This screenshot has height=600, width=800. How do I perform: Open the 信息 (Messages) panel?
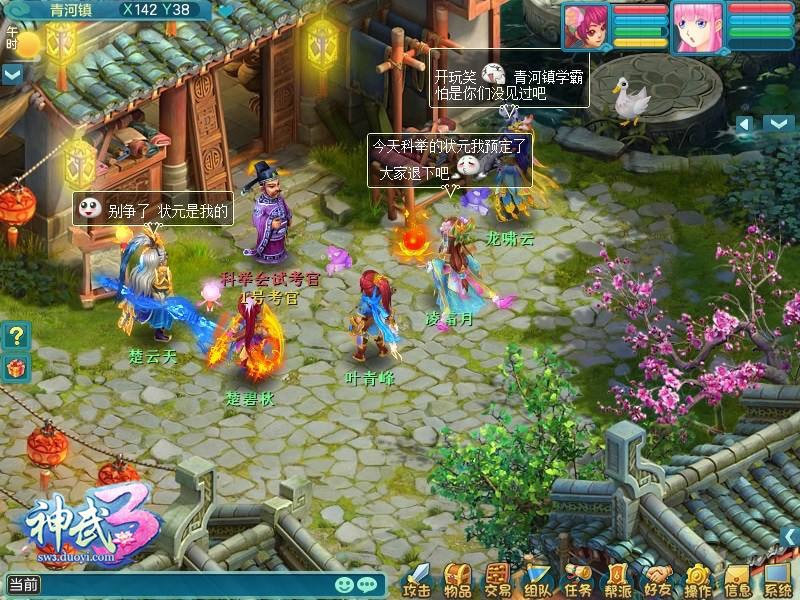[x=738, y=580]
